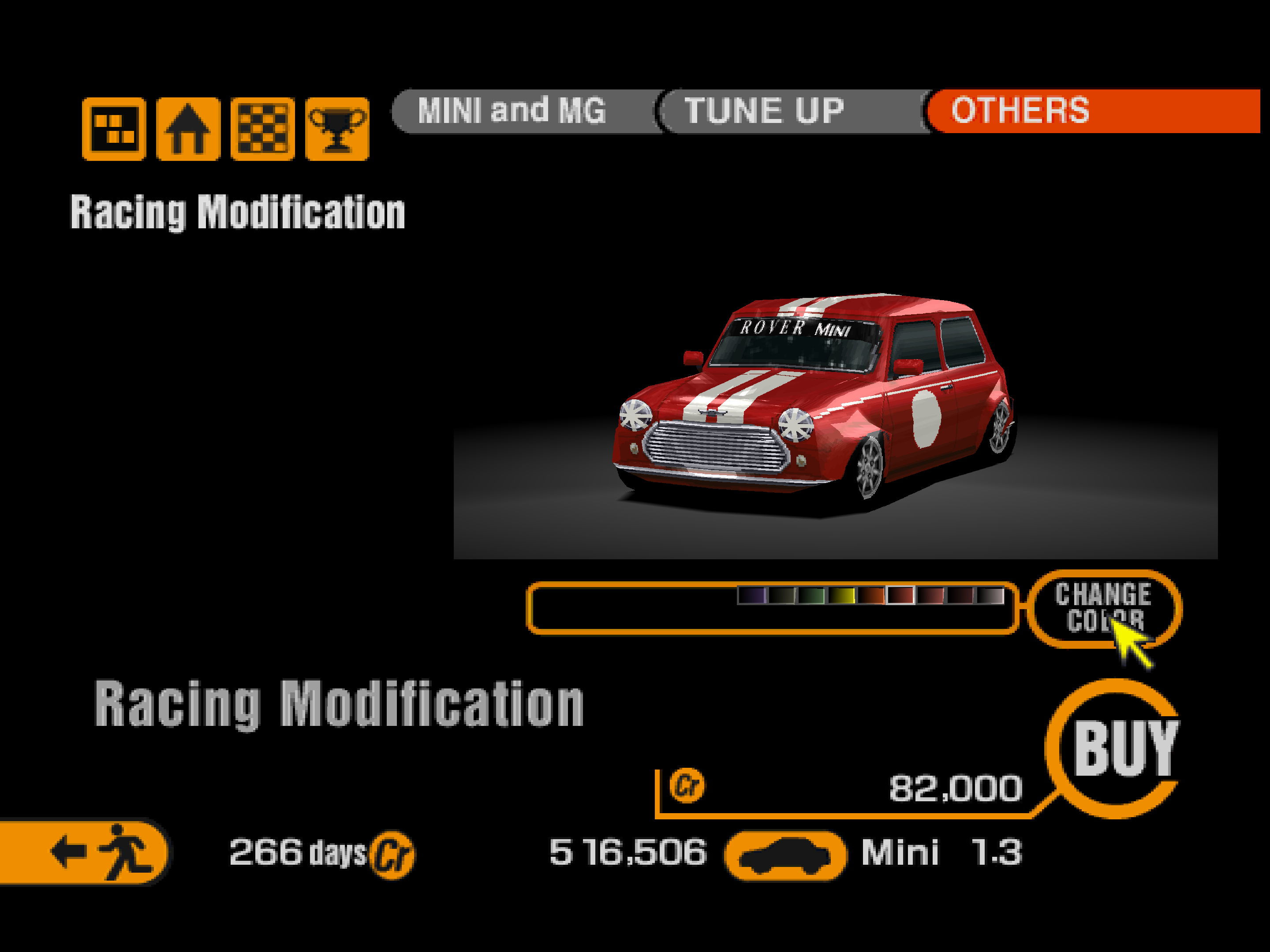Viewport: 1270px width, 952px height.
Task: Open the world map grid icon
Action: (x=114, y=129)
